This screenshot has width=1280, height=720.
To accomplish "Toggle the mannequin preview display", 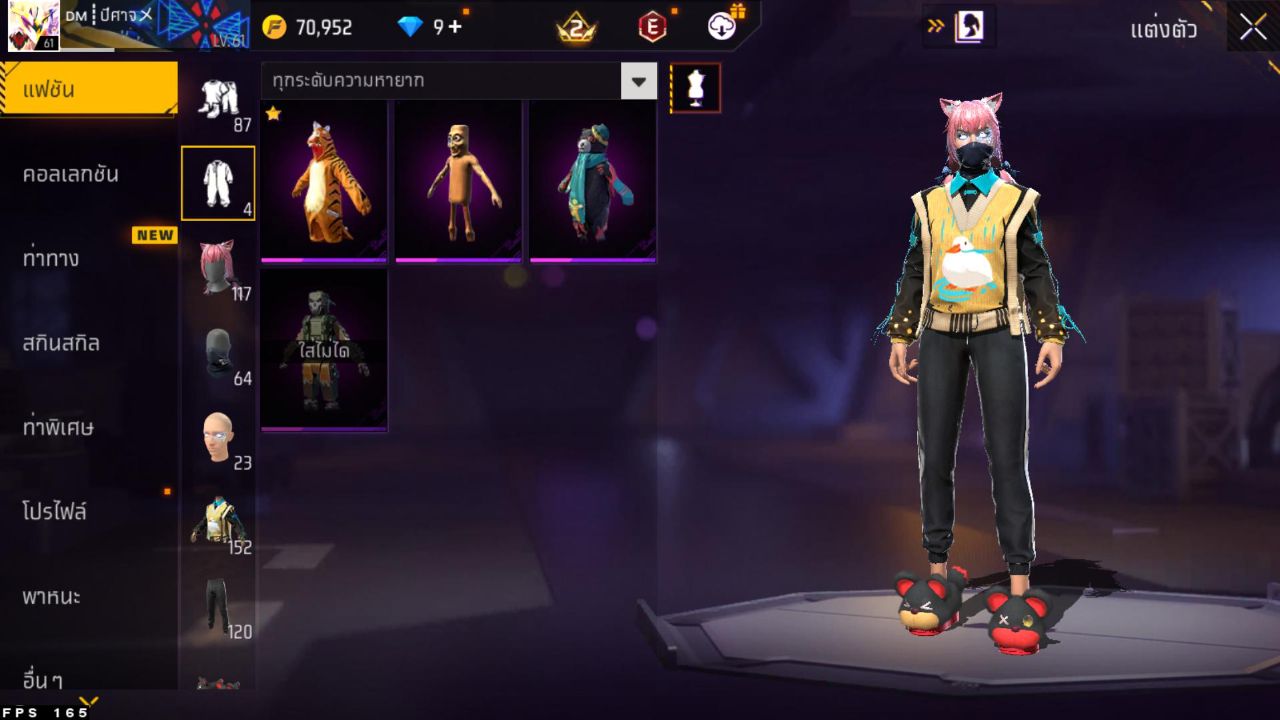I will [x=694, y=88].
